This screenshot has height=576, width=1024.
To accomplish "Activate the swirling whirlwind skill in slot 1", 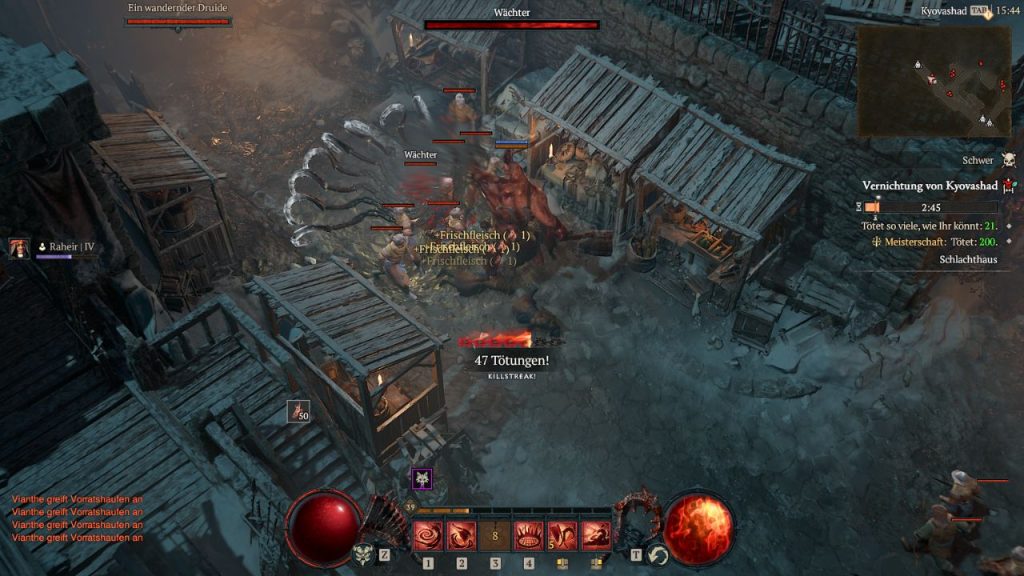I will pos(428,536).
